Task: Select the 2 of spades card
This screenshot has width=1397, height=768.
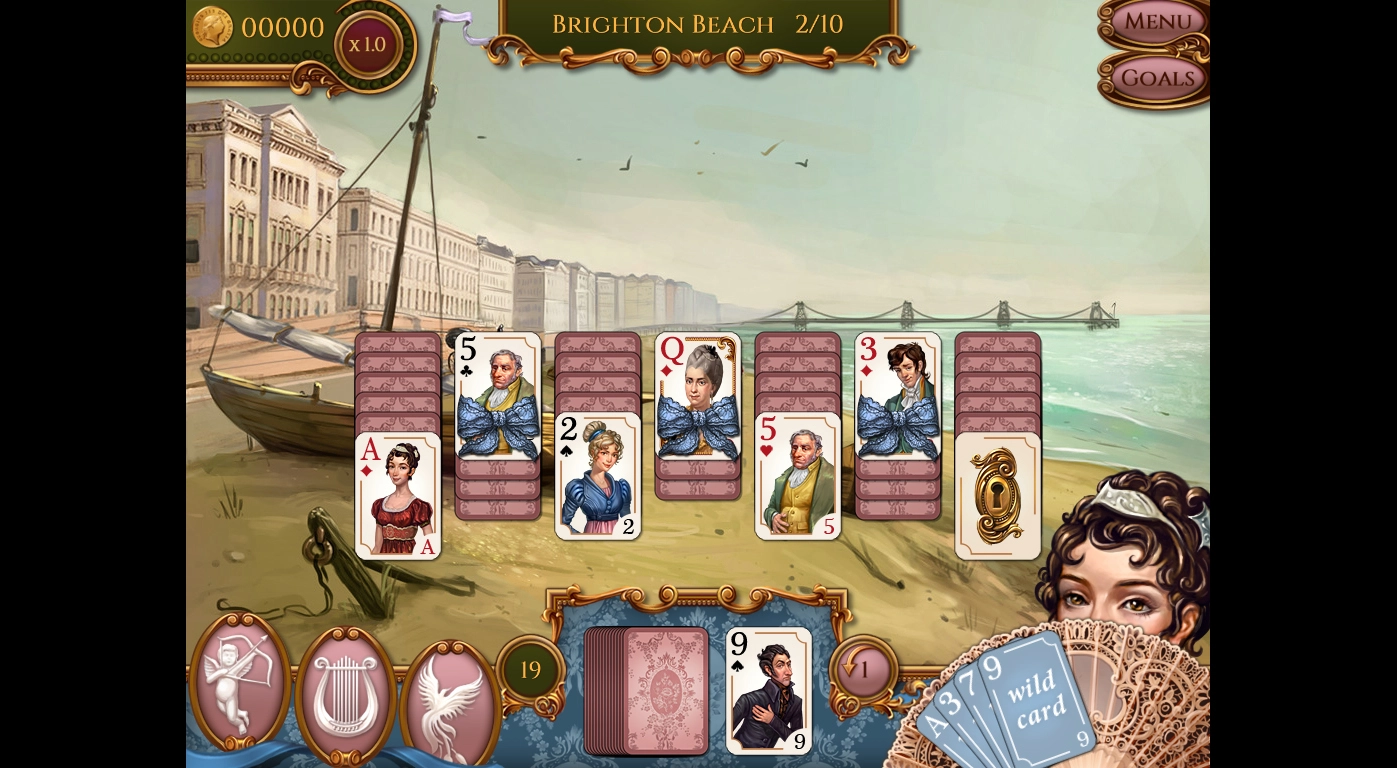Action: (598, 476)
